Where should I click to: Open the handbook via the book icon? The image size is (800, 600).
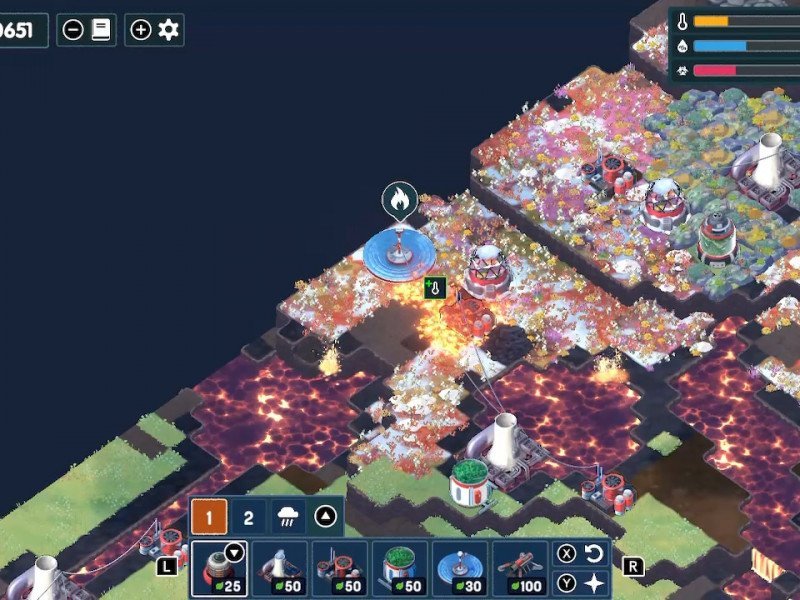coord(100,30)
